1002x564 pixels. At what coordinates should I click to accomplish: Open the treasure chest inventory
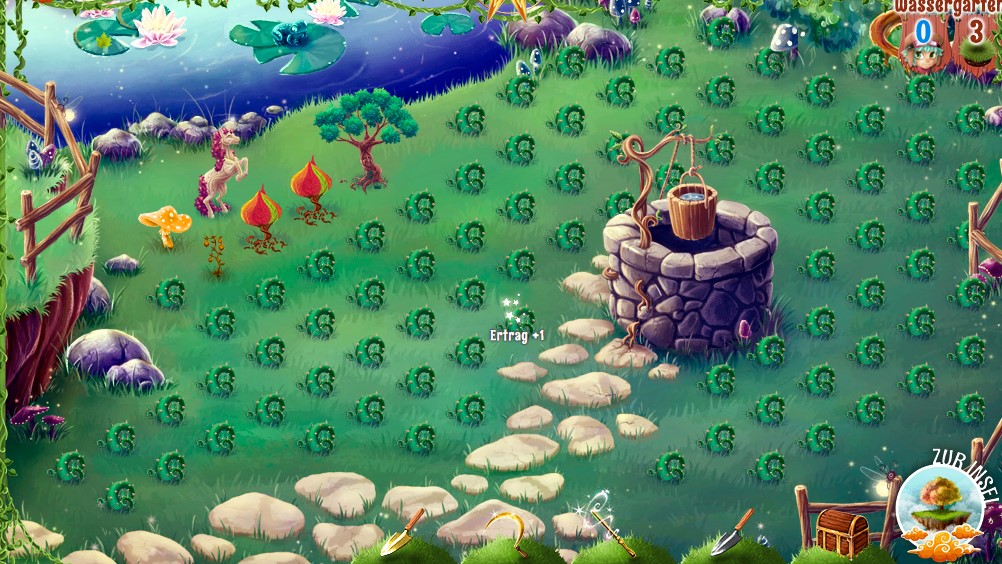coord(842,531)
